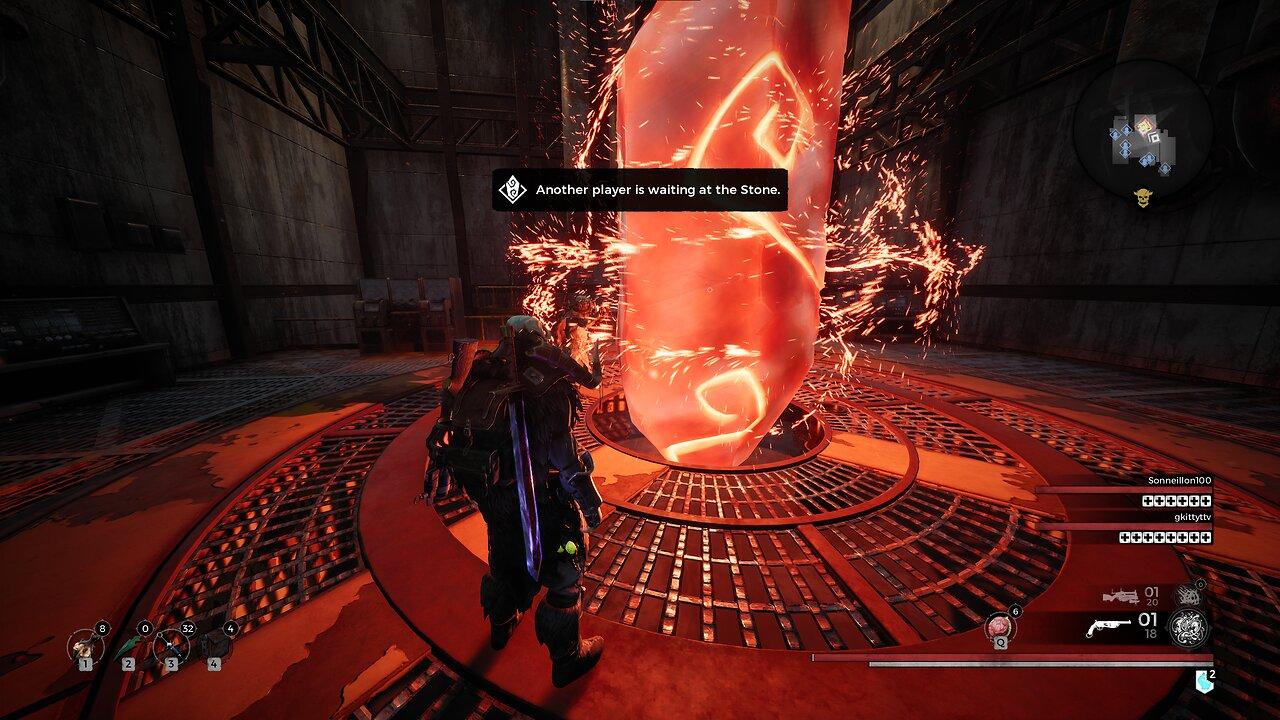
Task: Open the circular minimap
Action: click(x=1144, y=130)
